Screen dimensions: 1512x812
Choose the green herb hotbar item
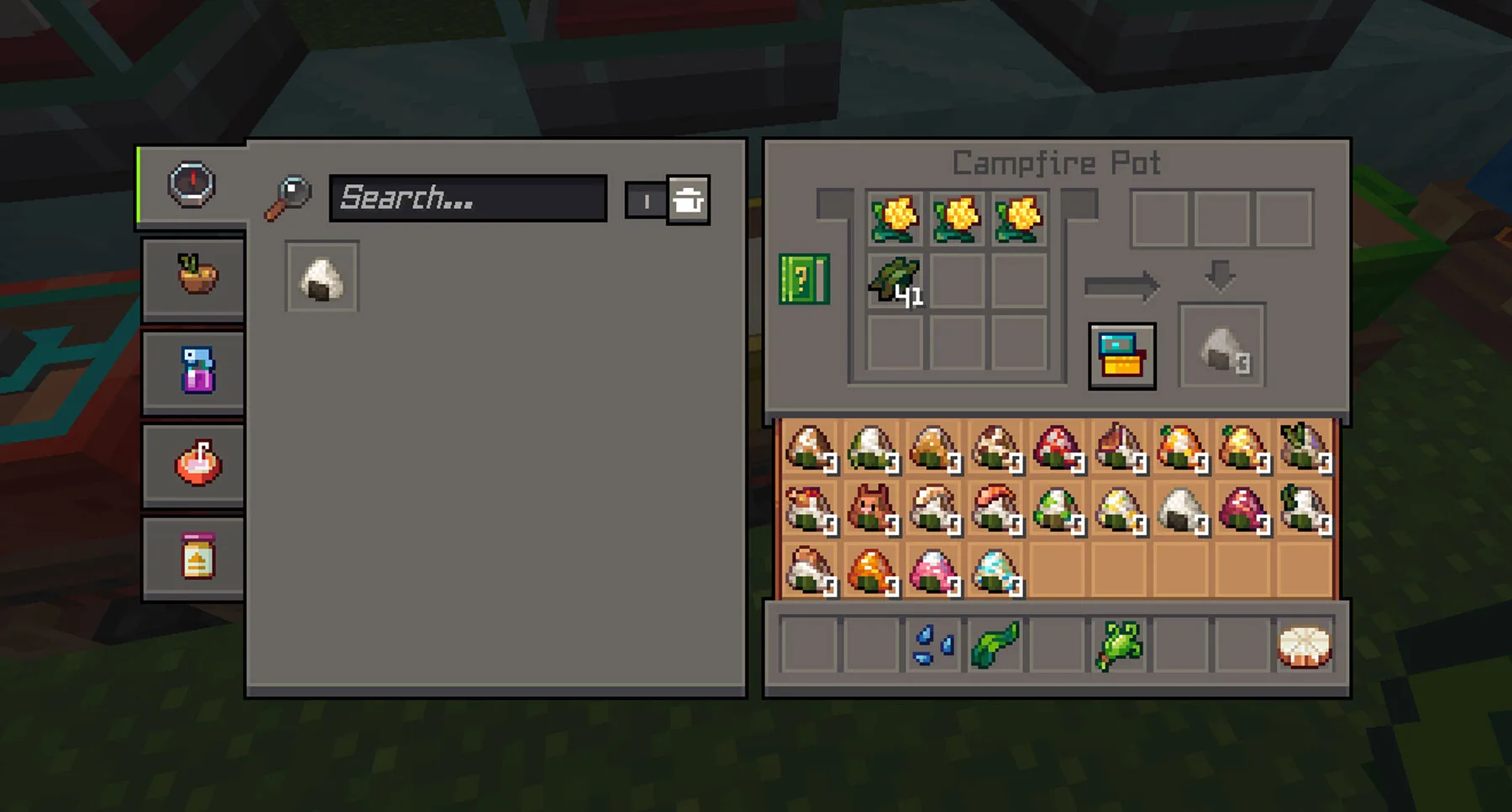tap(1119, 645)
